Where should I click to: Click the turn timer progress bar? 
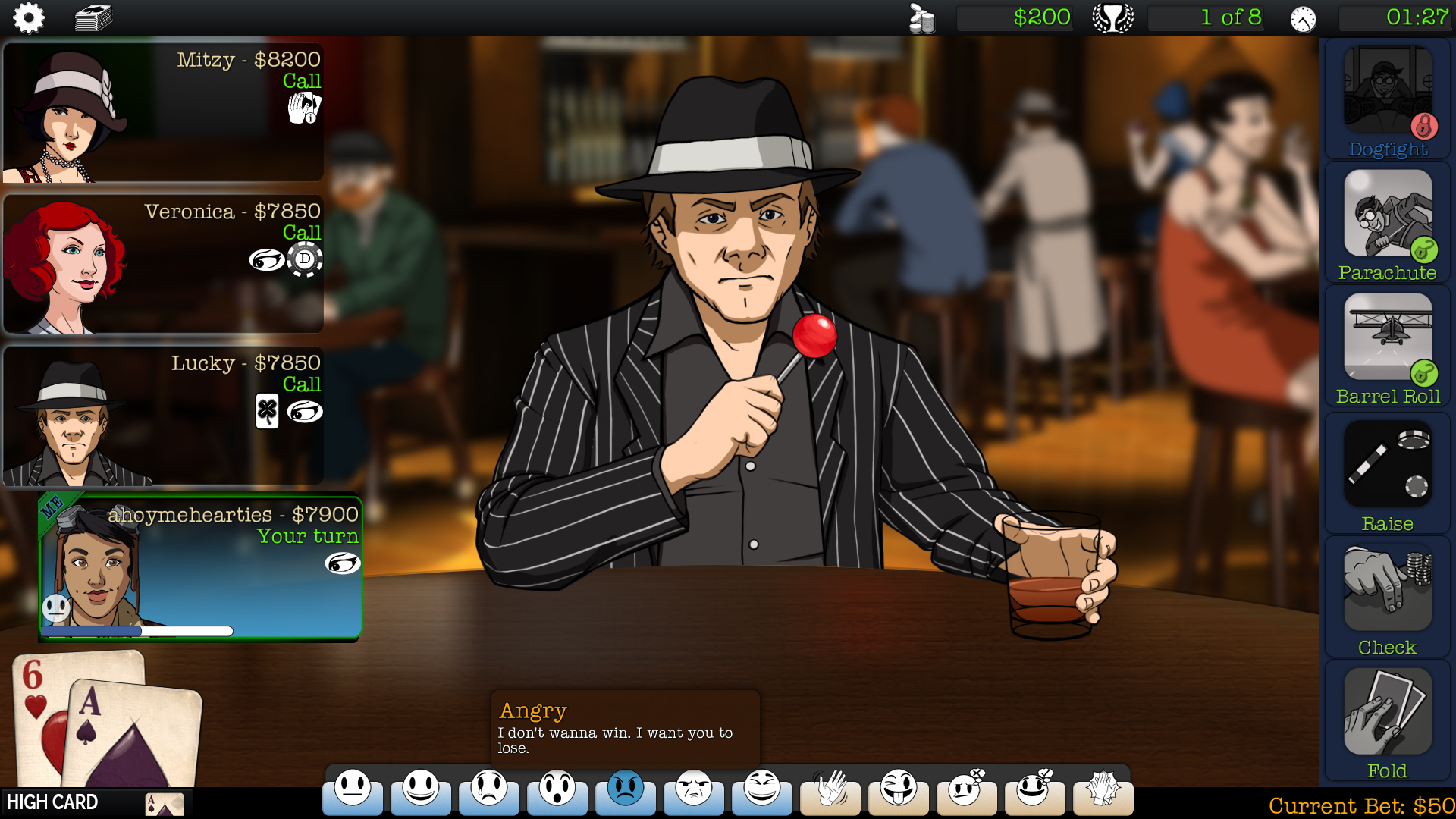(140, 630)
